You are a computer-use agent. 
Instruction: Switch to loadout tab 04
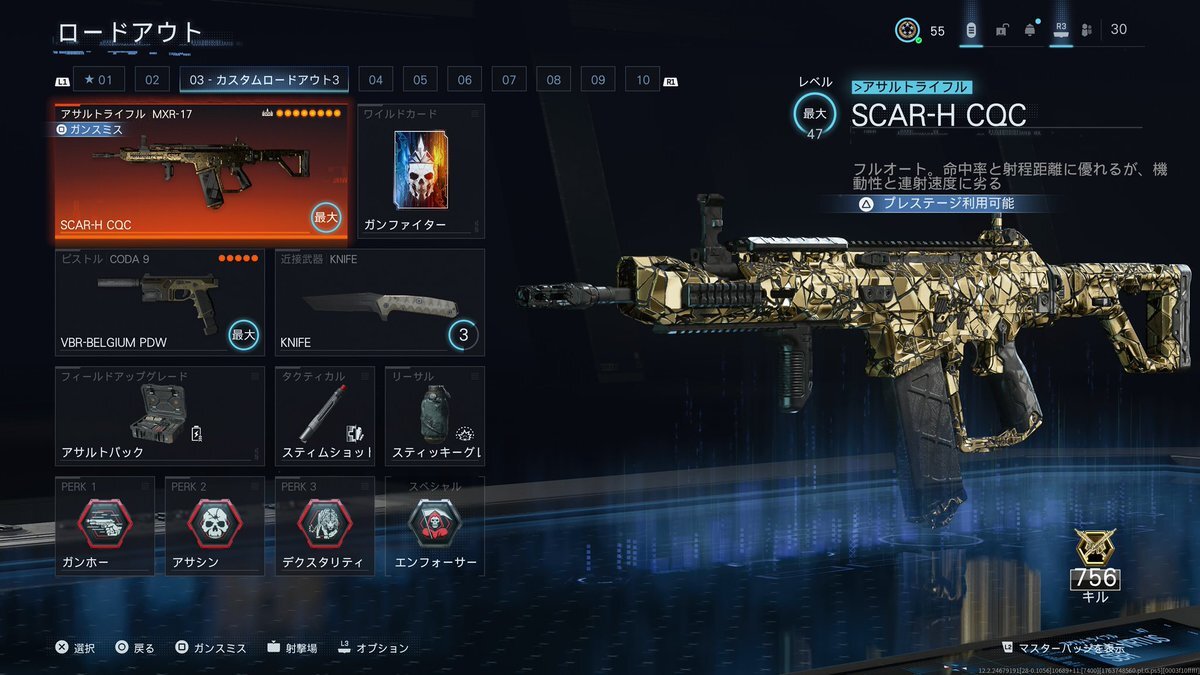coord(375,80)
